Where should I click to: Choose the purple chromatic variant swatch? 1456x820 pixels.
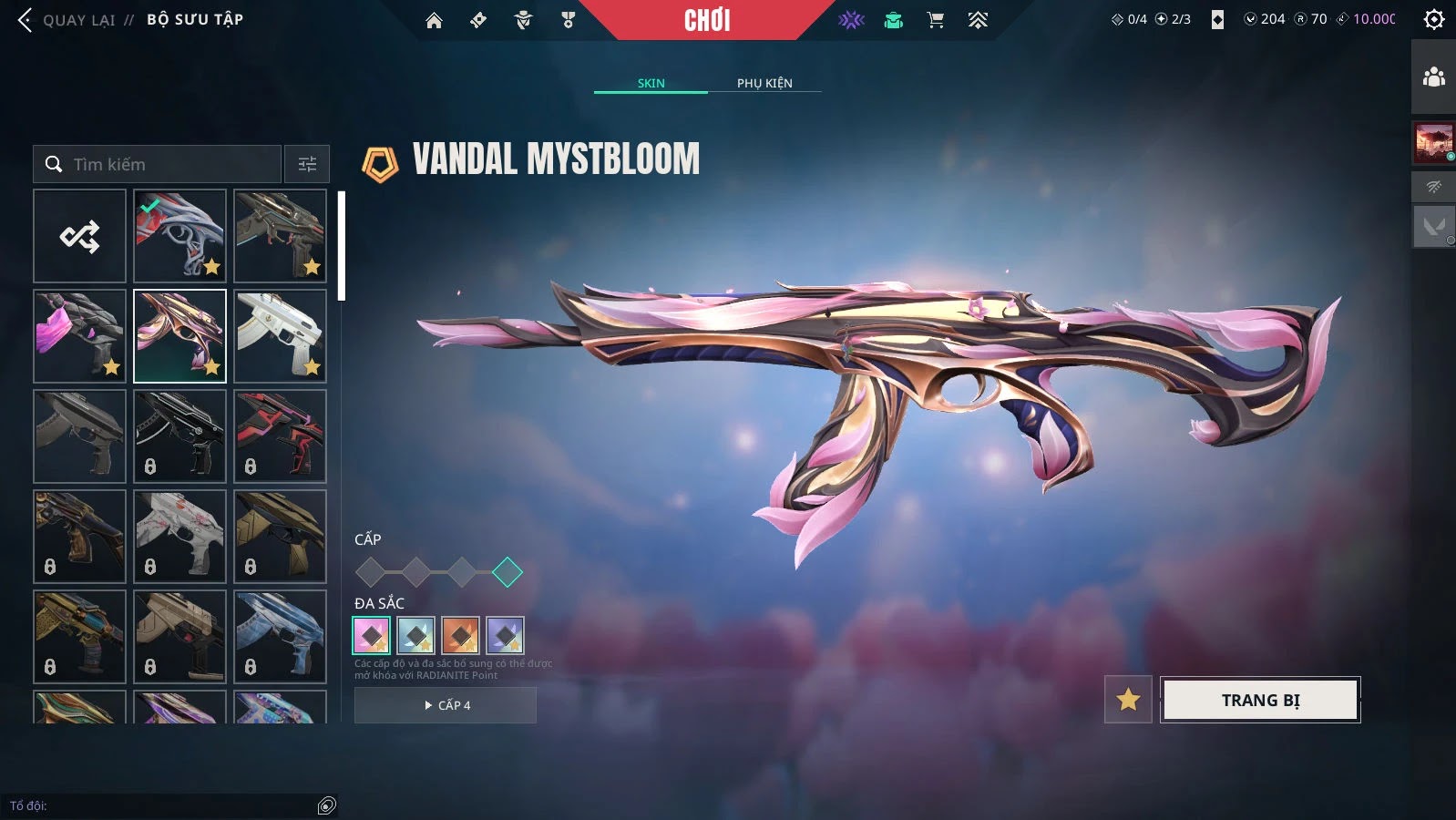point(505,635)
